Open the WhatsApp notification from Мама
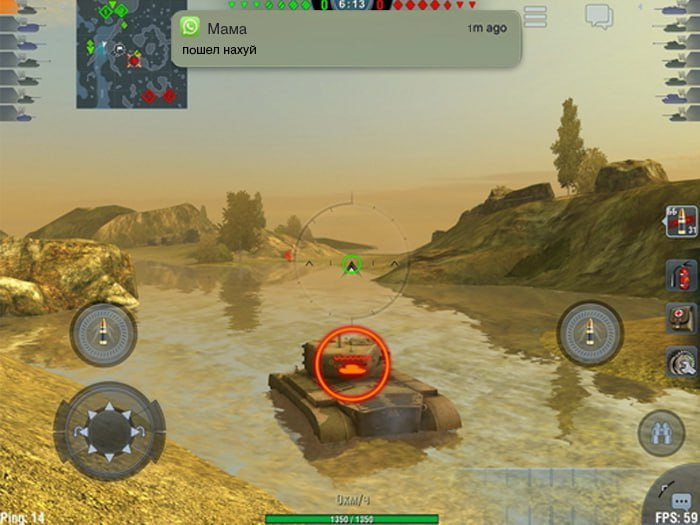 point(346,39)
